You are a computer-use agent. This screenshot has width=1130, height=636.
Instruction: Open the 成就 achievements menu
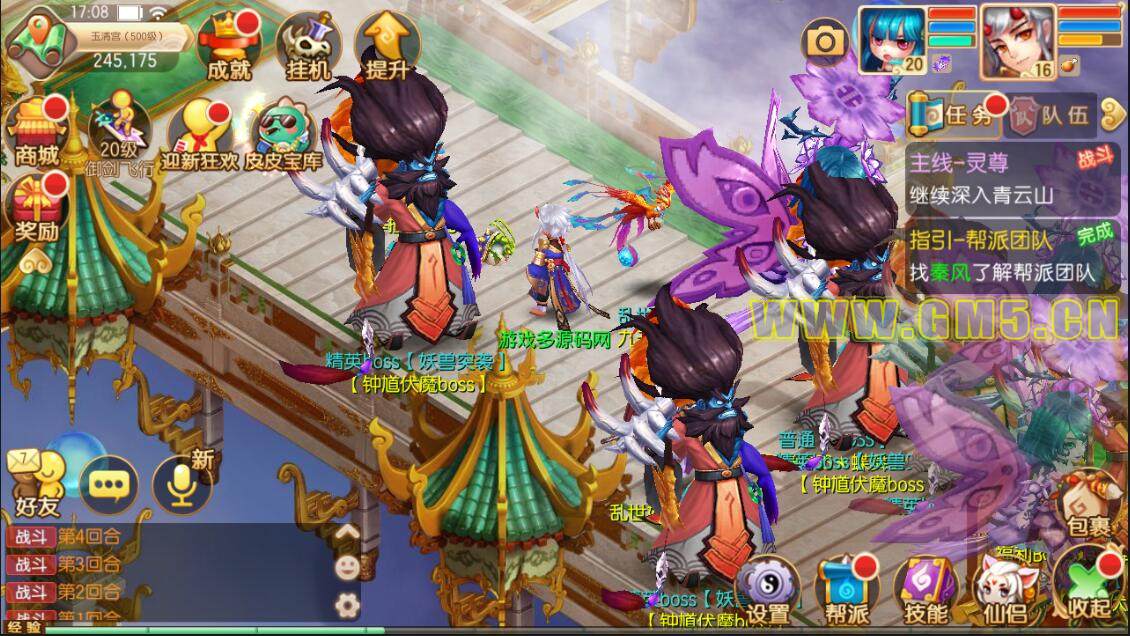228,47
